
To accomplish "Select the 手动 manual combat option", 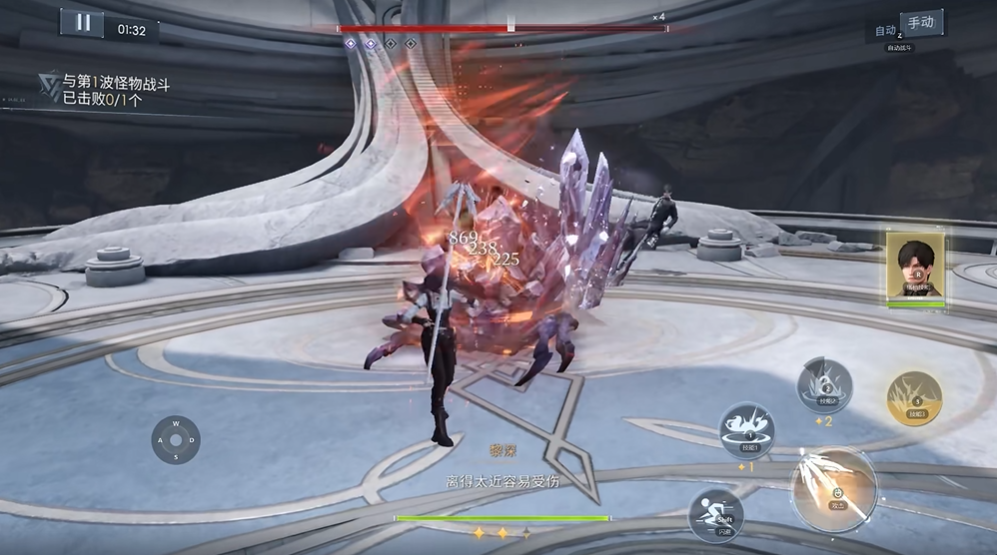I will point(921,23).
